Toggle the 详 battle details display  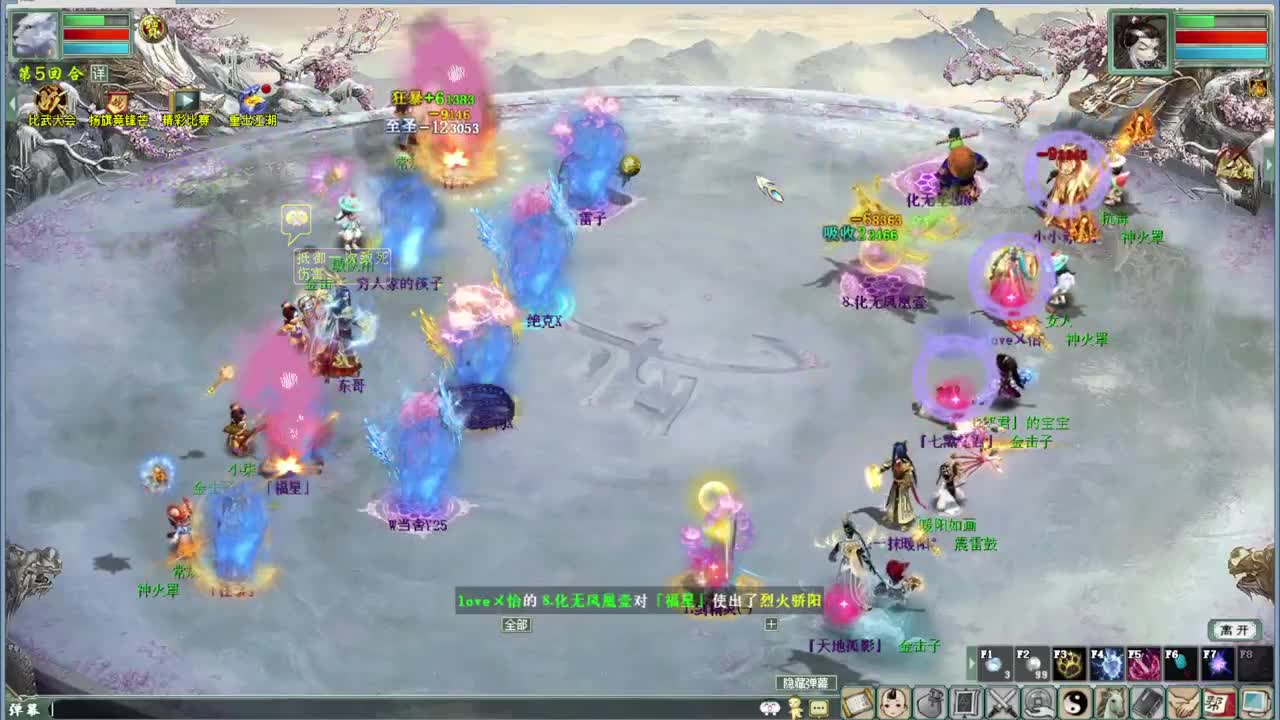point(100,72)
